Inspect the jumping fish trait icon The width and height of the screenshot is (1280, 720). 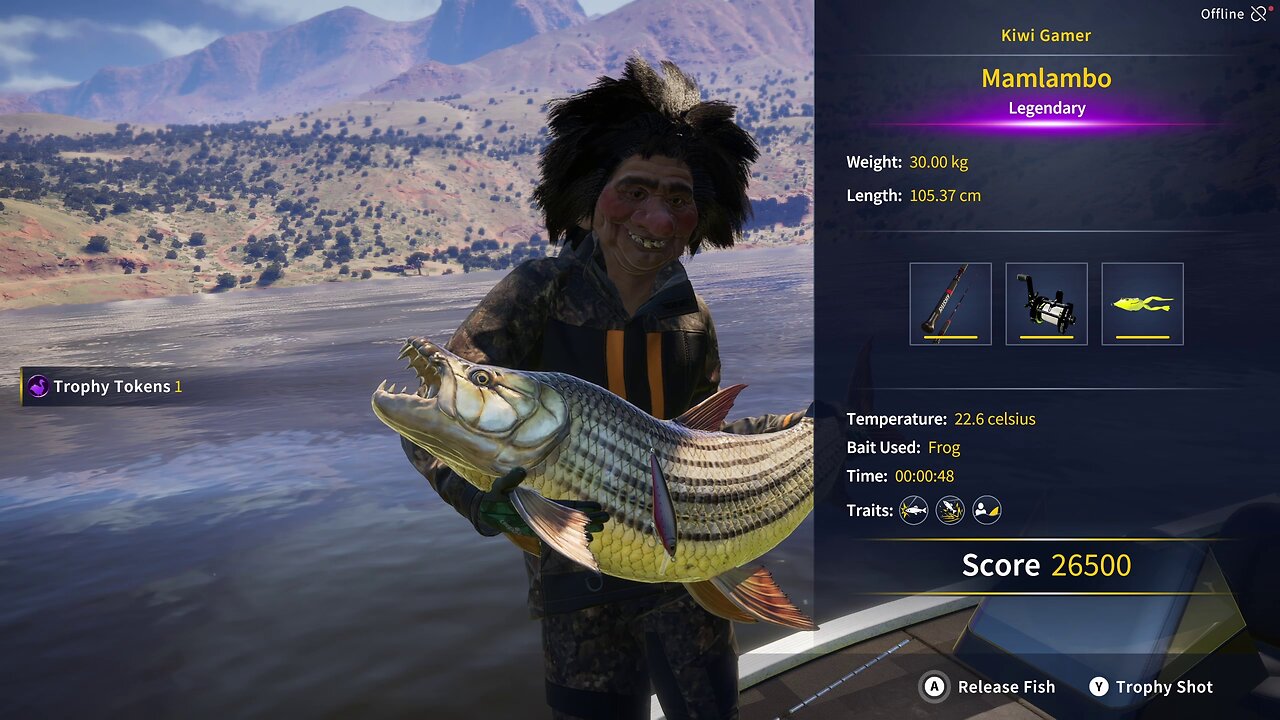pyautogui.click(x=950, y=511)
